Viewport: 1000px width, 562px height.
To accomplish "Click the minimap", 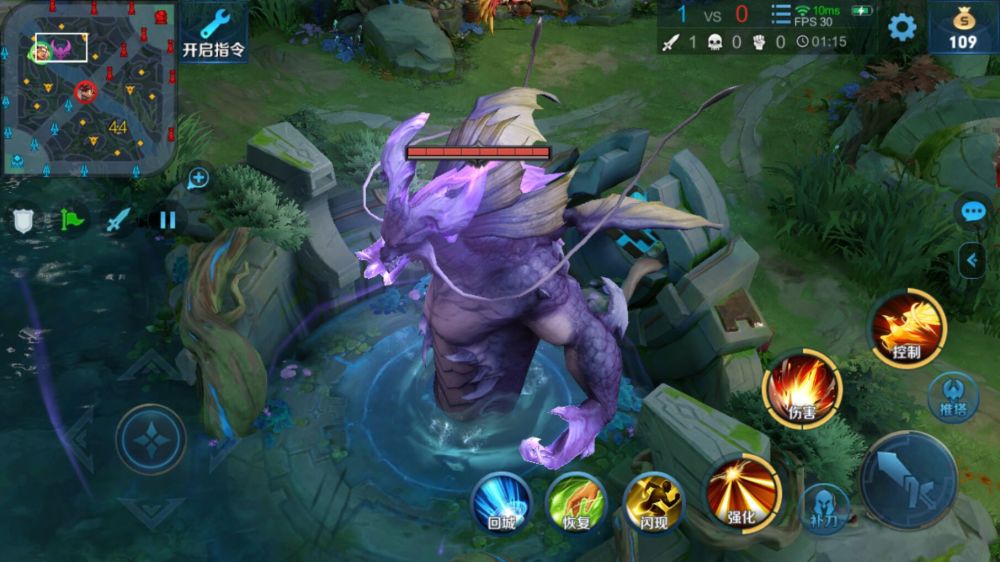I will point(88,88).
